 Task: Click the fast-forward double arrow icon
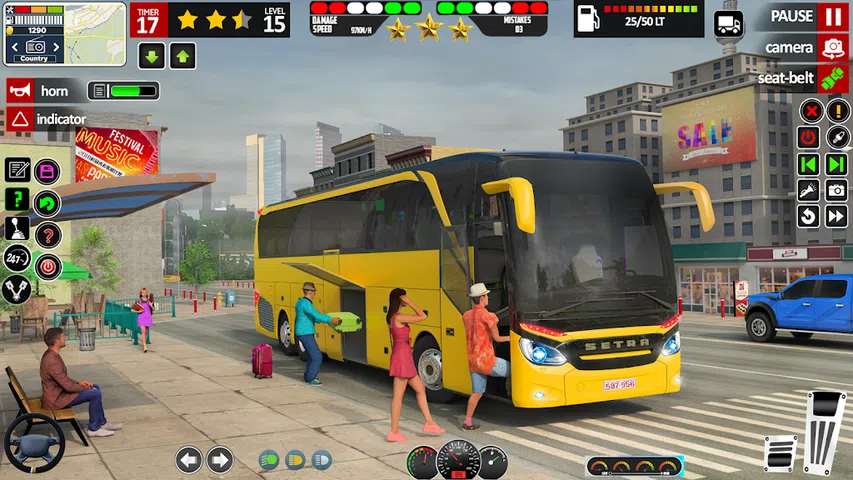(836, 216)
